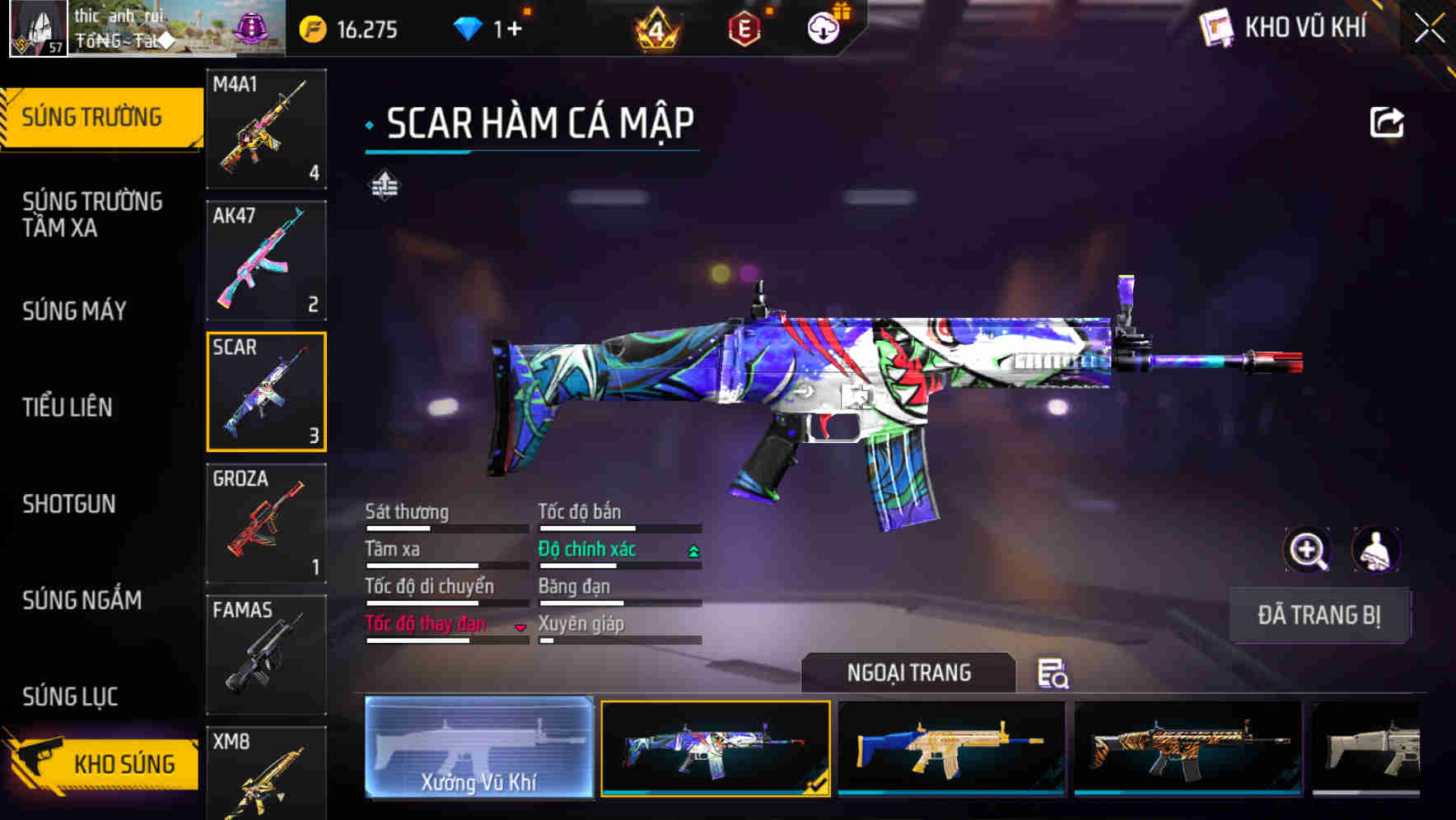
Task: Click the rank 4 badge icon
Action: 656,27
